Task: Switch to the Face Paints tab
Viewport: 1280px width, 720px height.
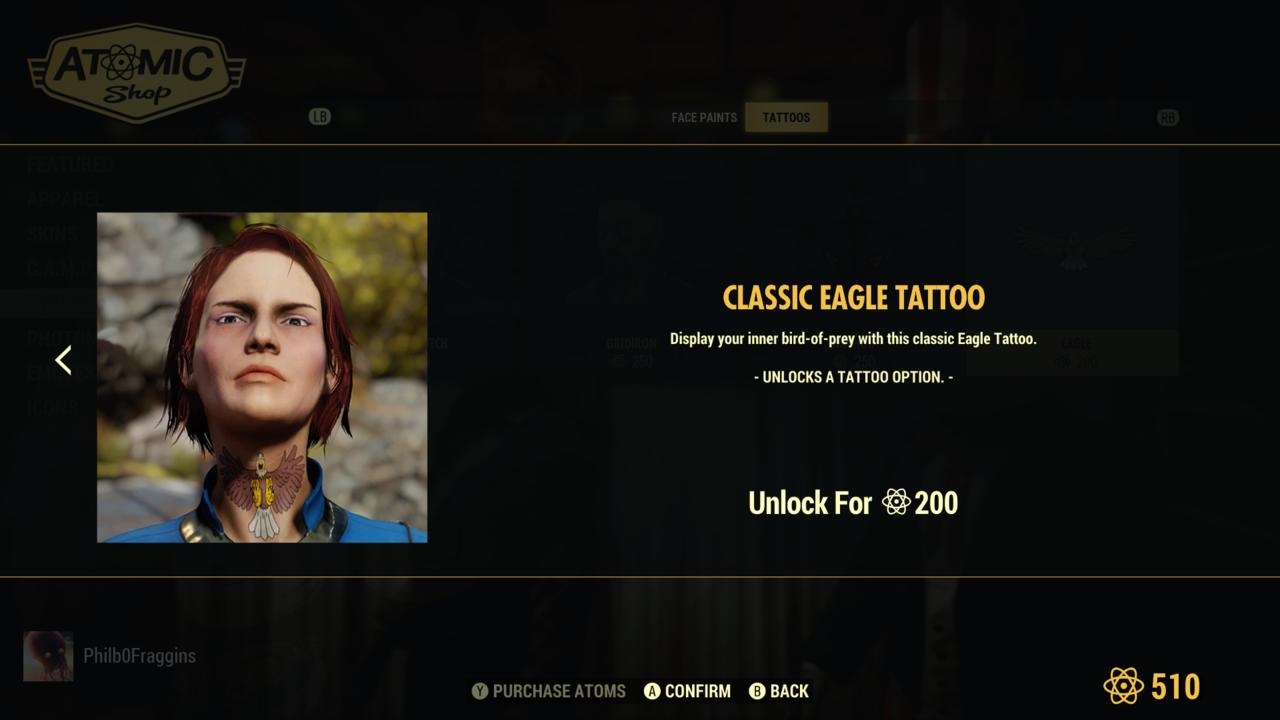Action: pos(704,117)
